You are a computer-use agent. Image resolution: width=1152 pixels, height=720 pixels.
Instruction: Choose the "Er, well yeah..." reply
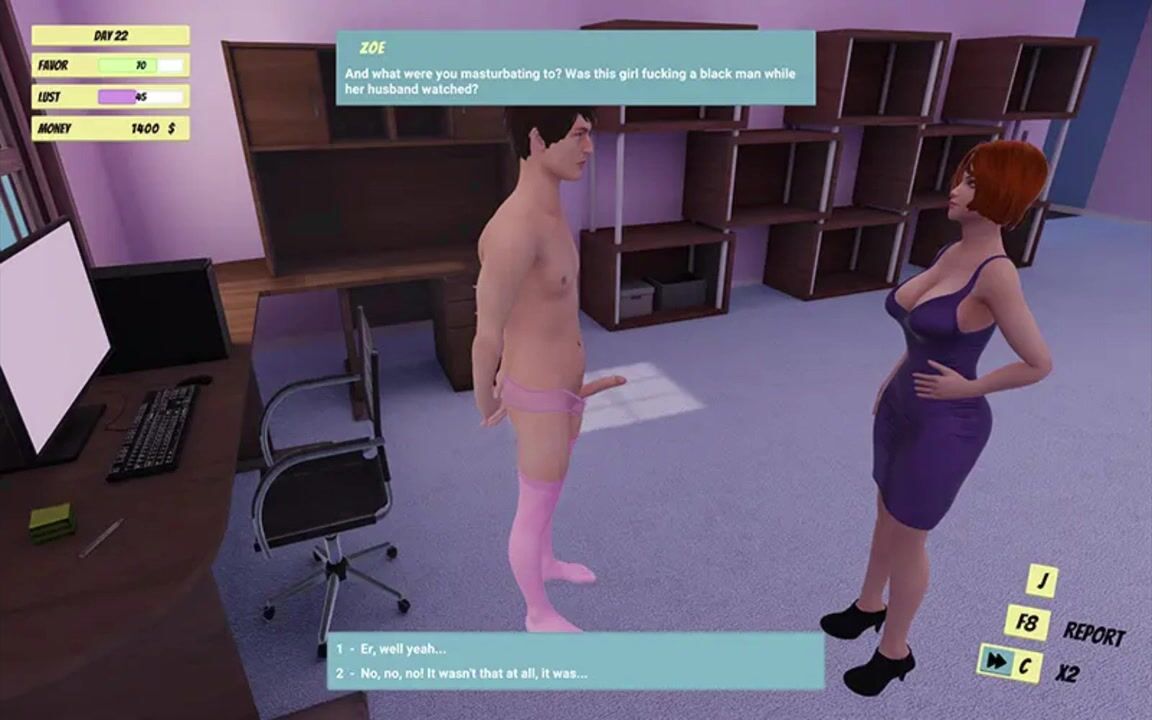point(404,649)
